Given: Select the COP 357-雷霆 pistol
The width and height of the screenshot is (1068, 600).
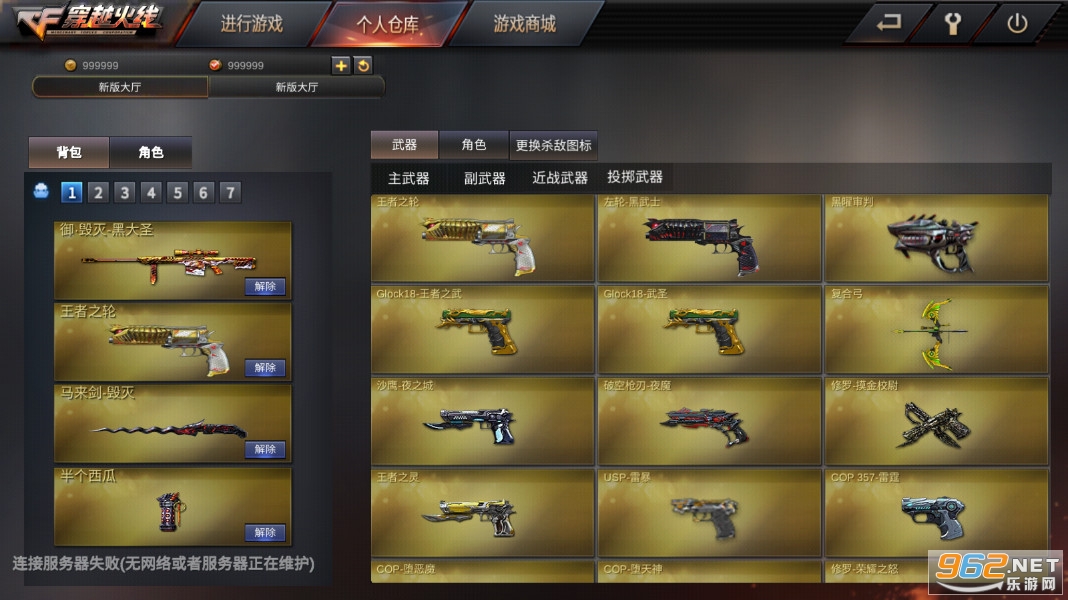Looking at the screenshot, I should [x=936, y=512].
